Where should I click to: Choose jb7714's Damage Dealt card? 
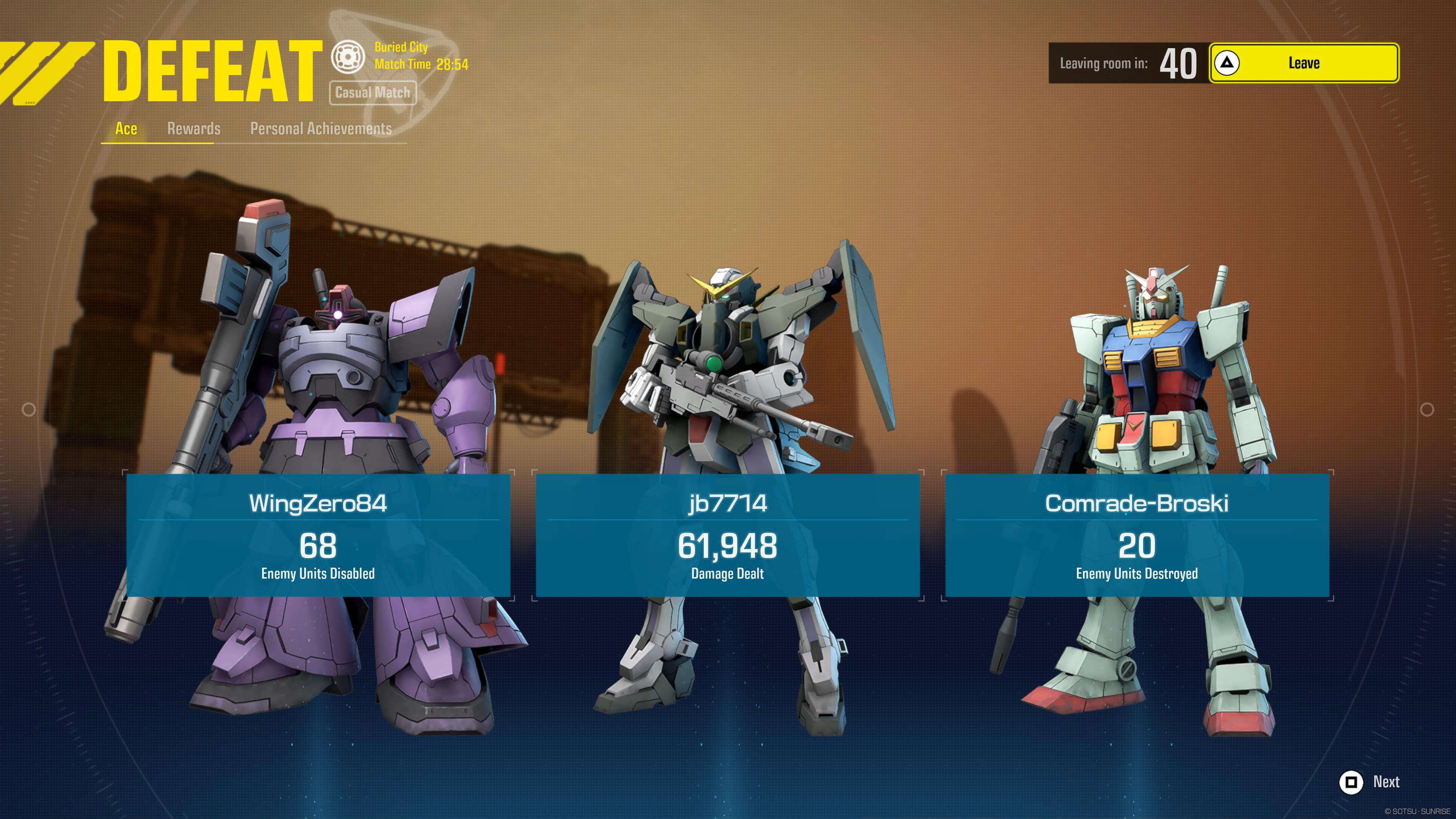728,535
